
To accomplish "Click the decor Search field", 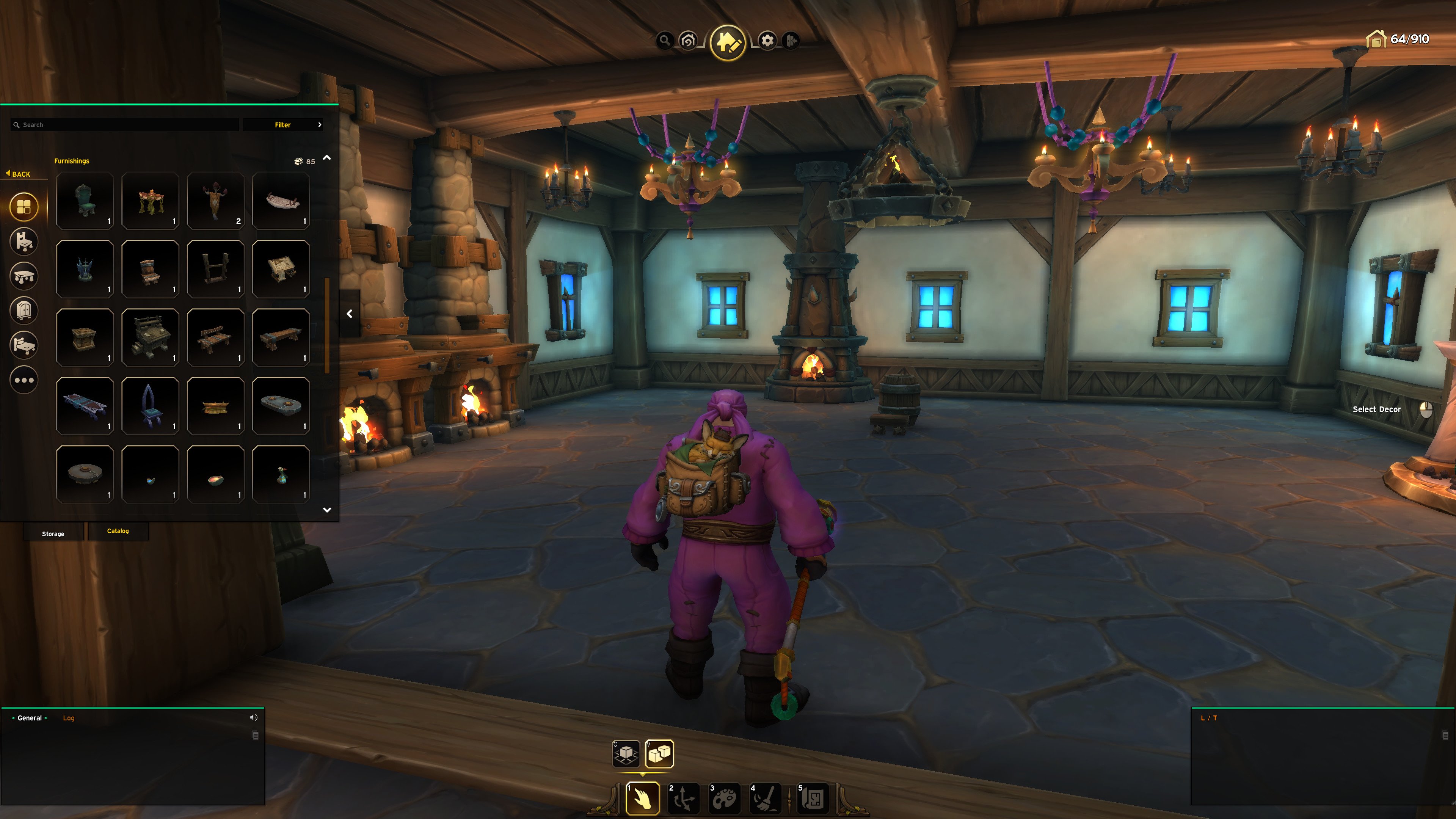I will (x=124, y=125).
